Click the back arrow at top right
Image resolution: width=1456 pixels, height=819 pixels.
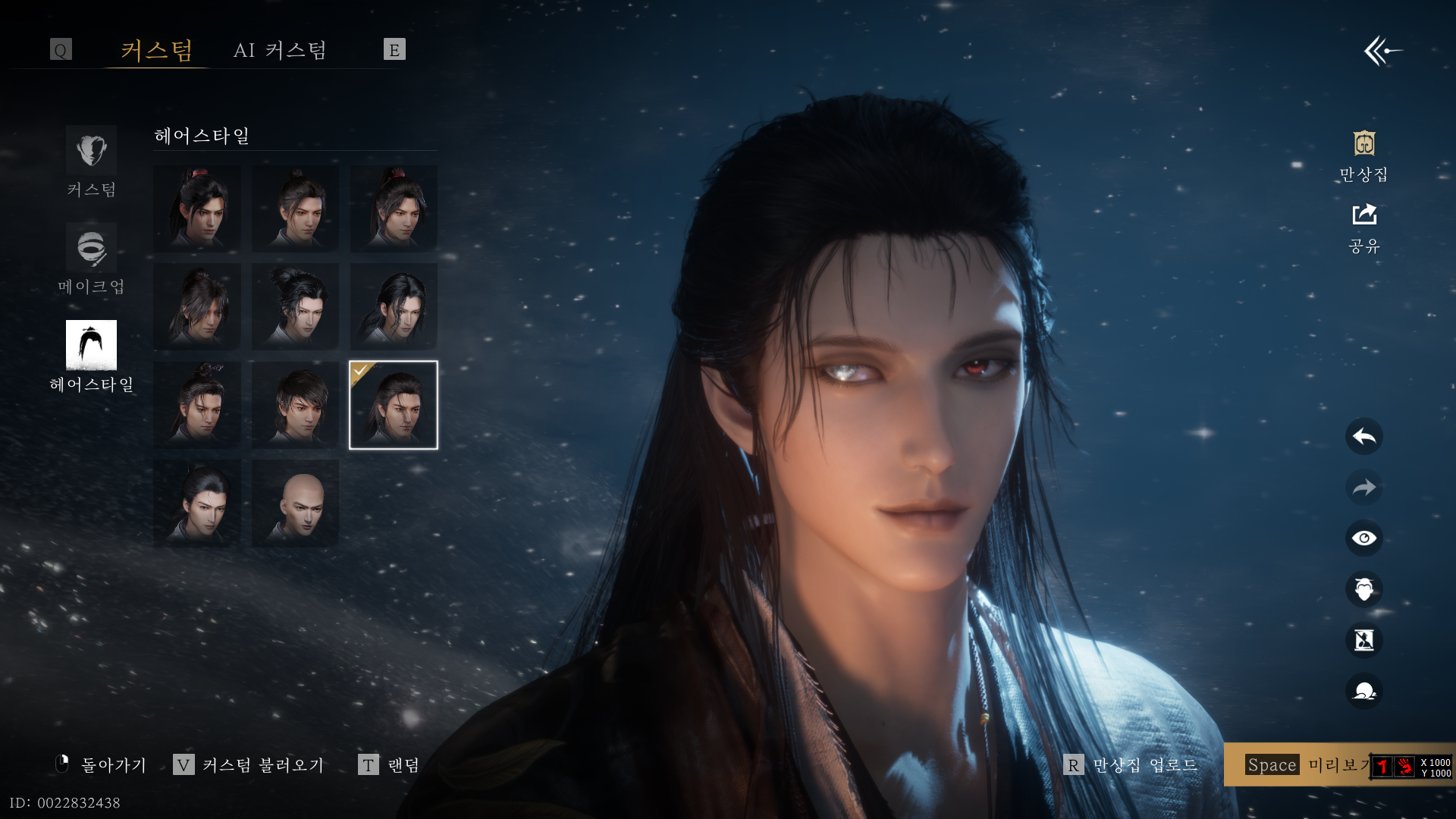tap(1382, 51)
